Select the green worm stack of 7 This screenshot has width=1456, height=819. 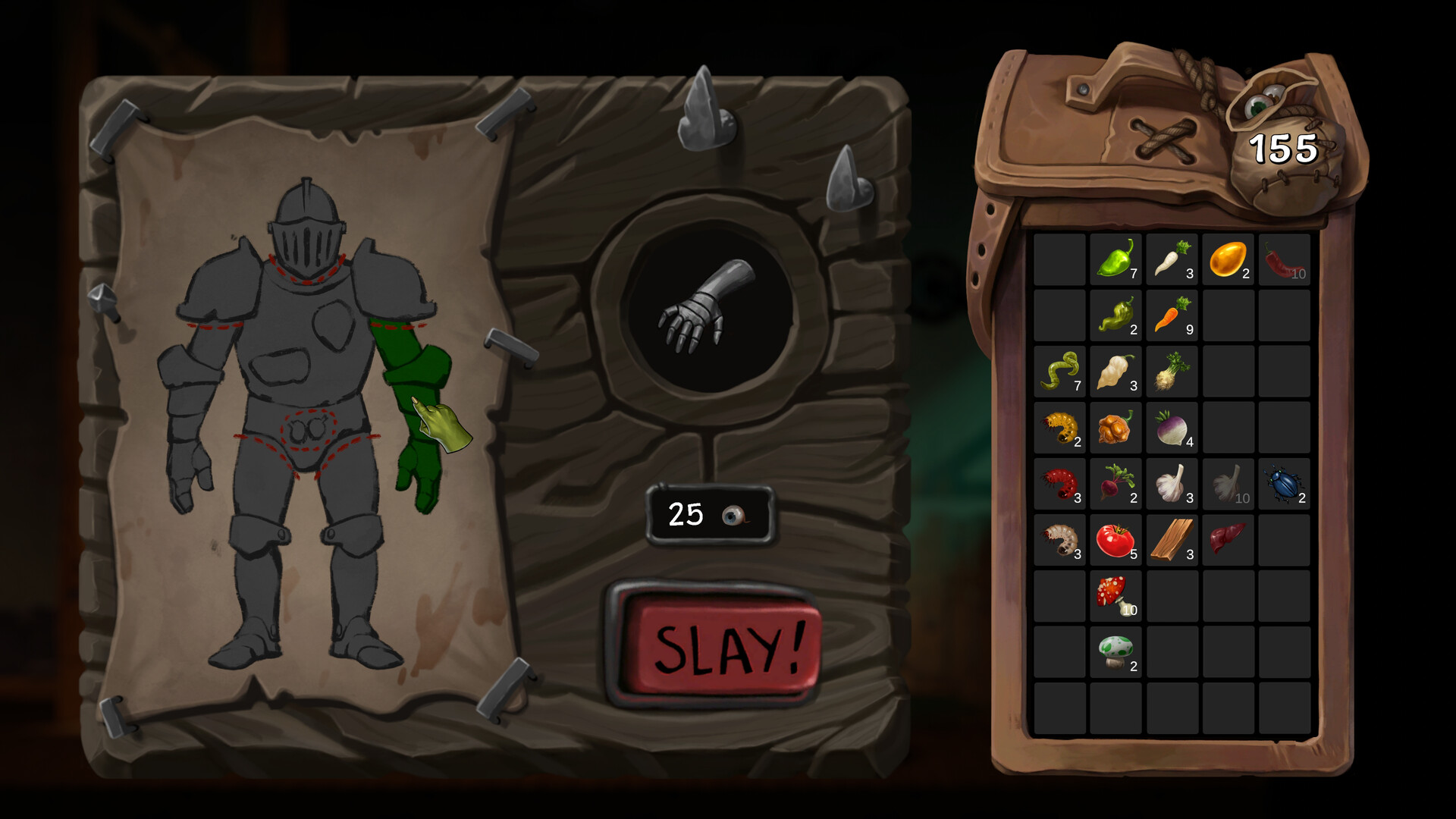coord(1060,372)
